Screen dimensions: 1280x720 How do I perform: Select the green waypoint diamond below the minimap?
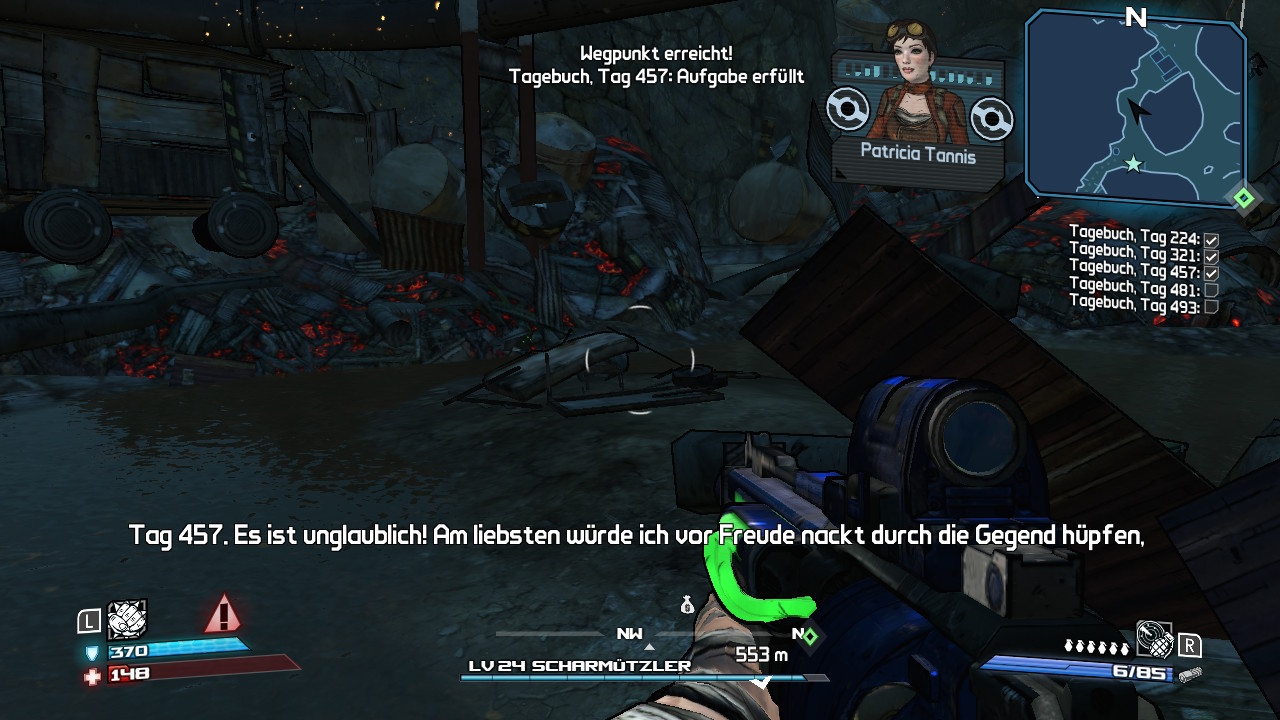pos(1244,198)
